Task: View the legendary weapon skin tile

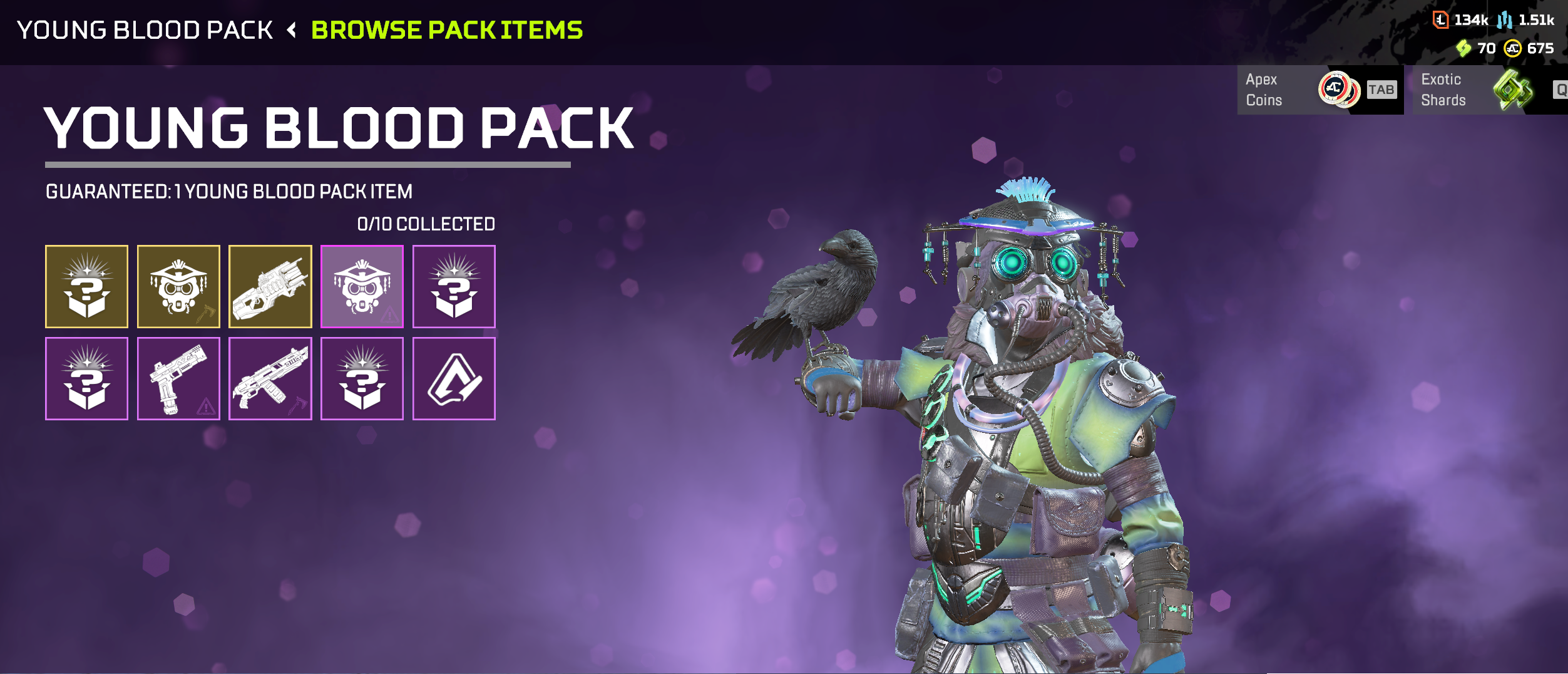Action: point(270,287)
